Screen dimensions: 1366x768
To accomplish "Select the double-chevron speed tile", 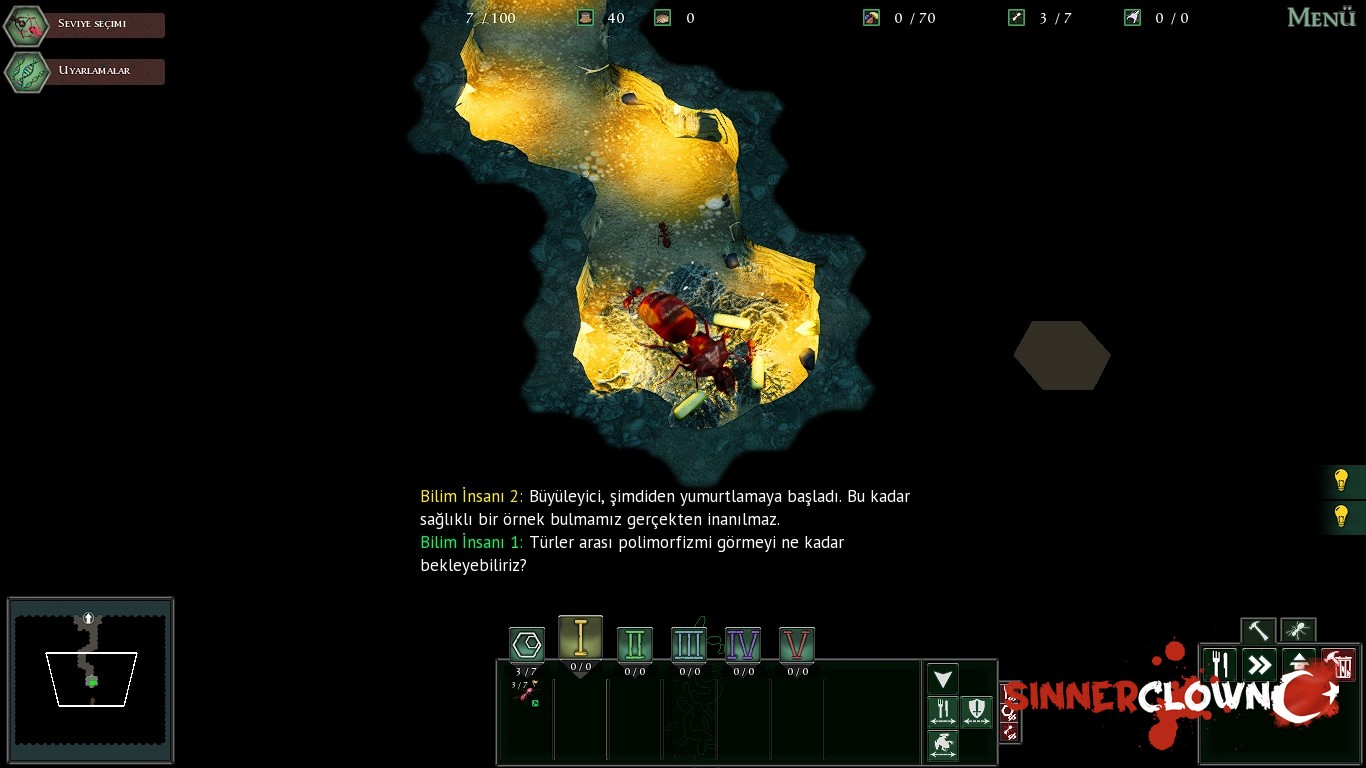I will click(x=1259, y=665).
